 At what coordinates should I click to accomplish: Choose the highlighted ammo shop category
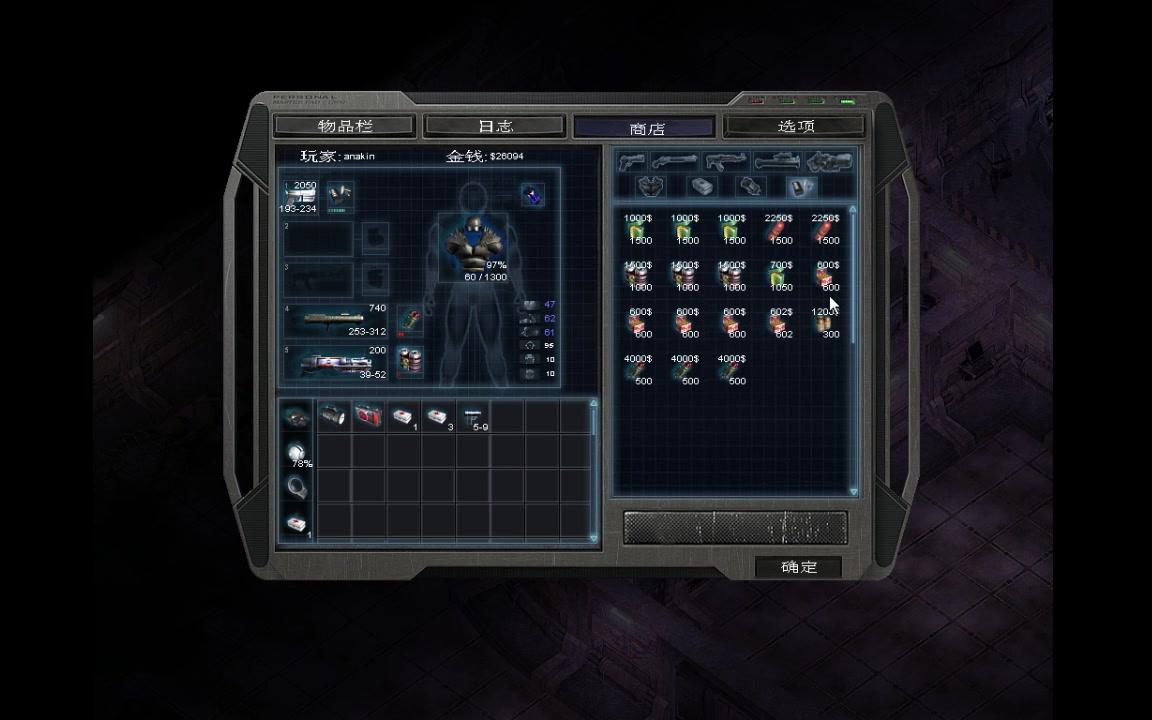(x=802, y=187)
